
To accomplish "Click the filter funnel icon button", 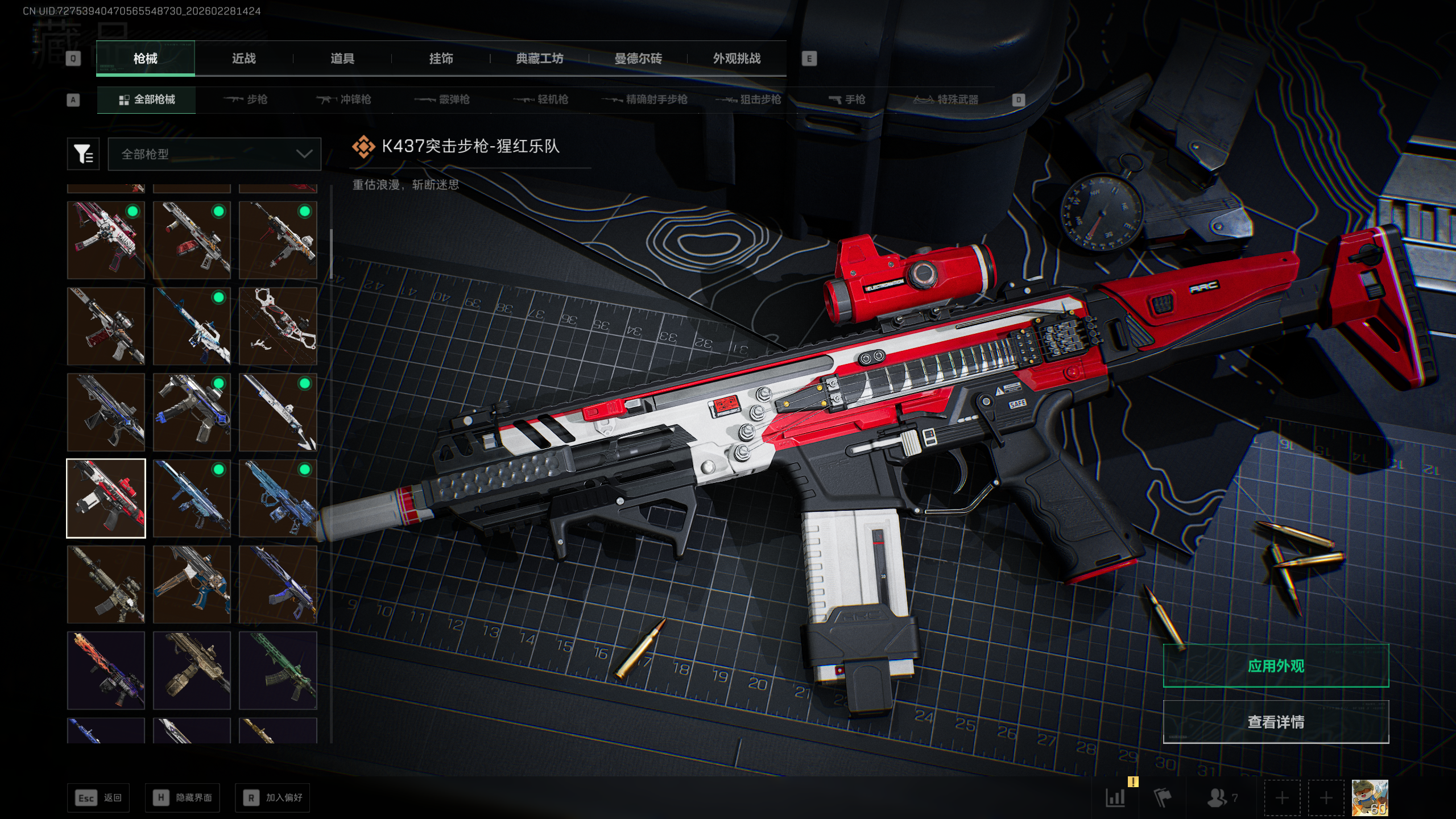I will [x=83, y=154].
